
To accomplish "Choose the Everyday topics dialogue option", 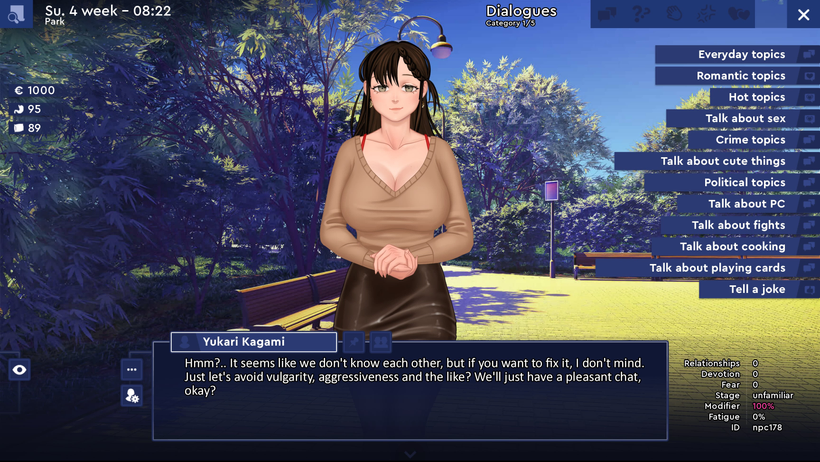I will pos(738,55).
